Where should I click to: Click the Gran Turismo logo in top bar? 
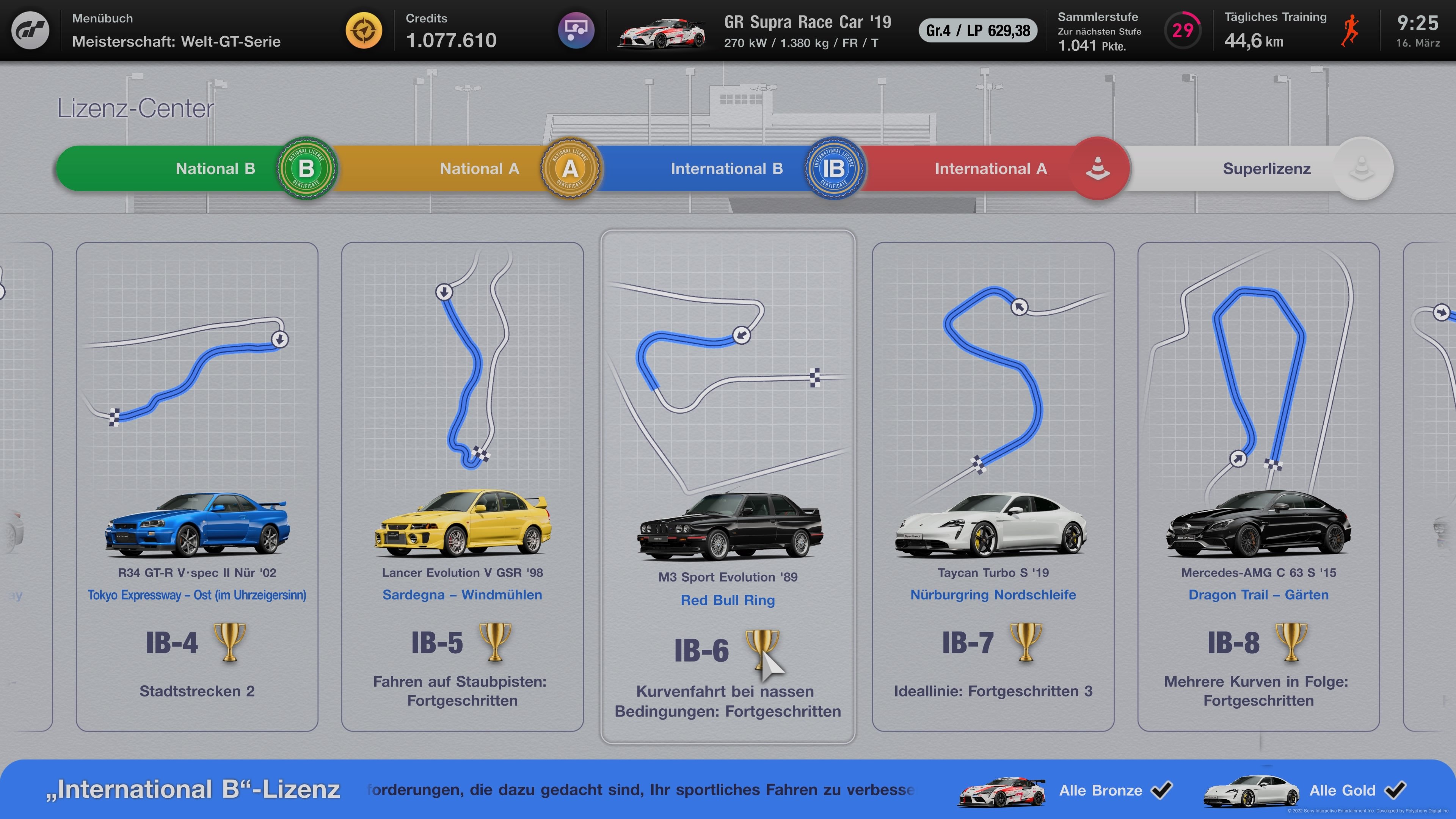coord(31,30)
